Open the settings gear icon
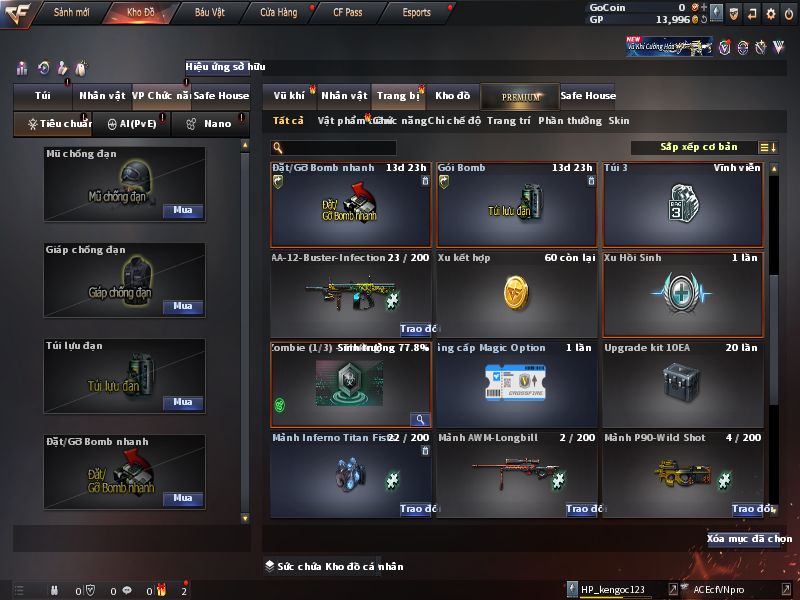 (770, 13)
